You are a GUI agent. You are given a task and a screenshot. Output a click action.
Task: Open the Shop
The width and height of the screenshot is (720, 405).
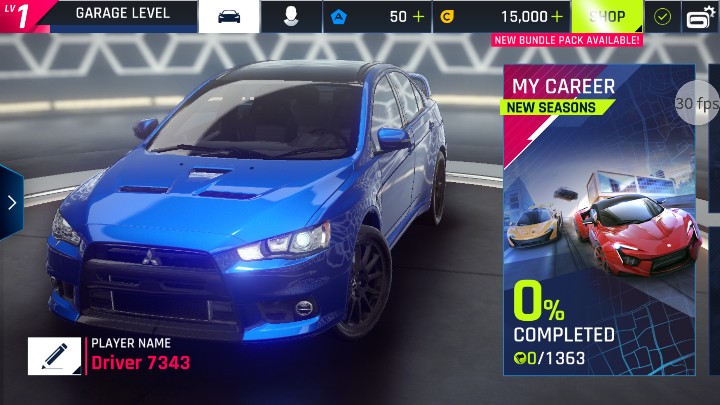[606, 17]
